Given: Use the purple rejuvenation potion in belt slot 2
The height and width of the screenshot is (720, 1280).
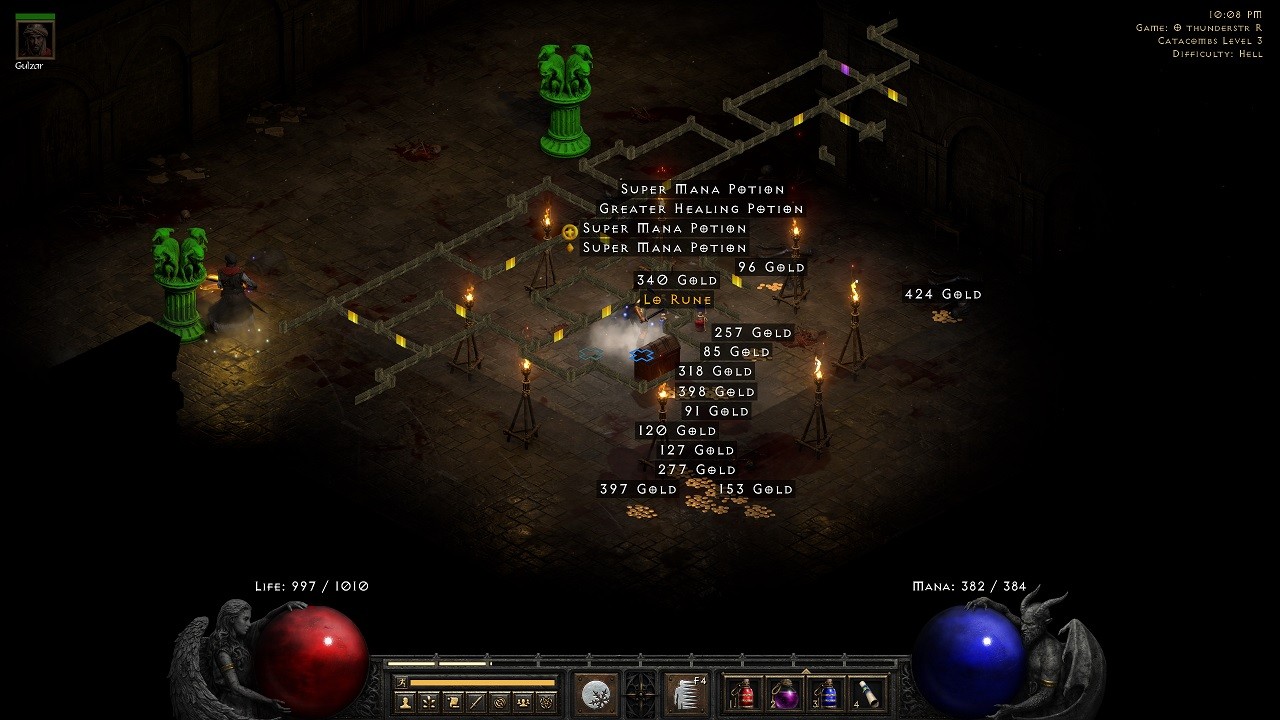Looking at the screenshot, I should [x=786, y=693].
